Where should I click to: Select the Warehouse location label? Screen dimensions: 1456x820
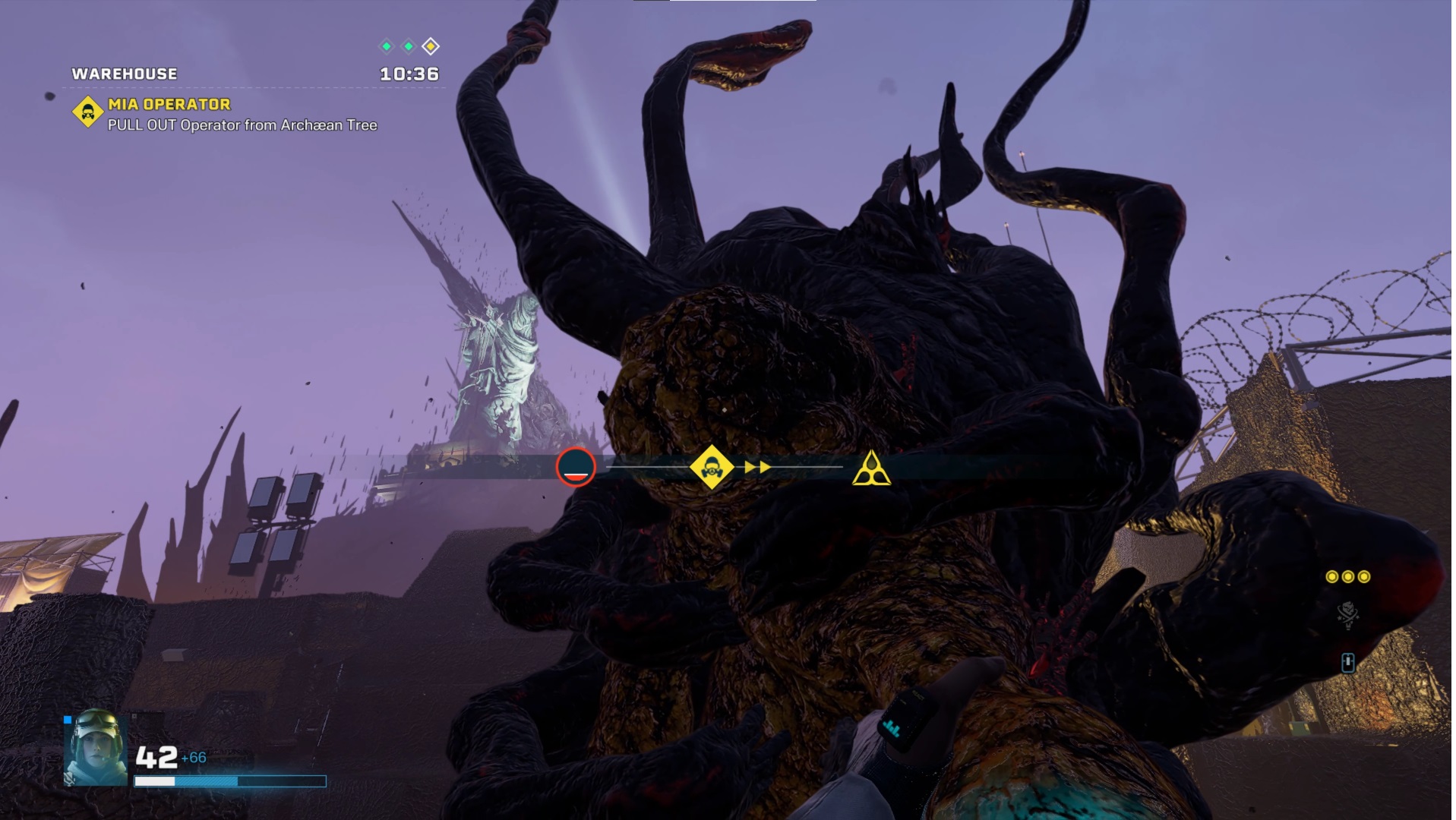pos(125,74)
